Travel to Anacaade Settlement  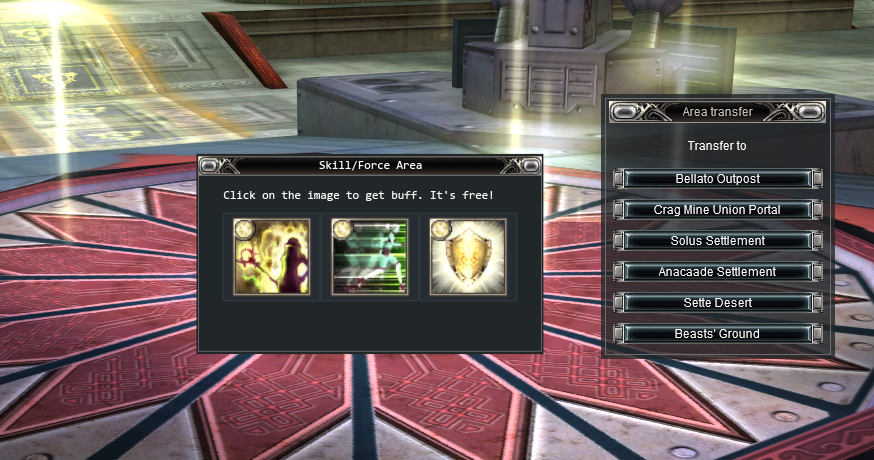(x=718, y=272)
